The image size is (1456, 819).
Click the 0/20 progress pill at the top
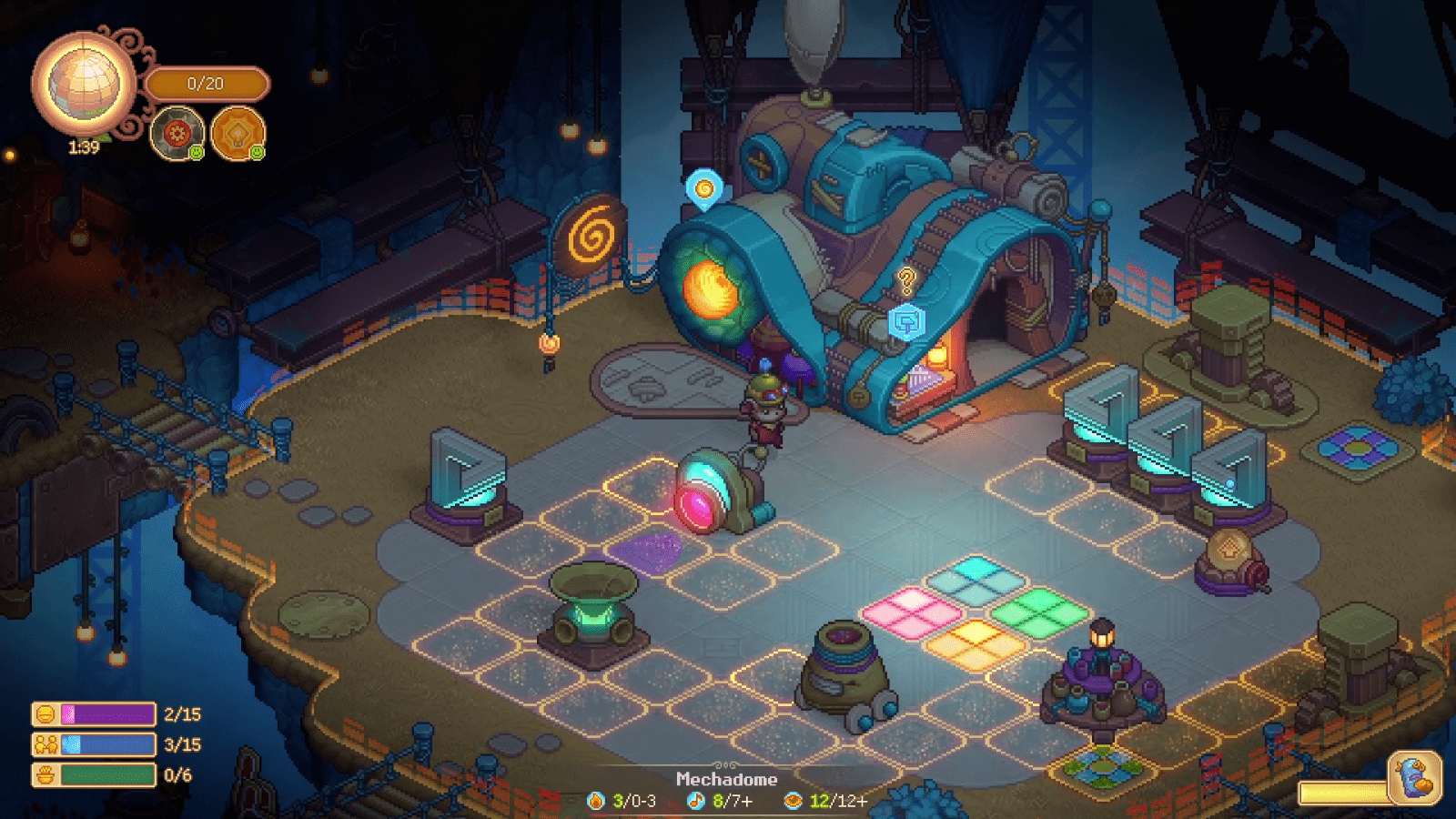pos(207,85)
